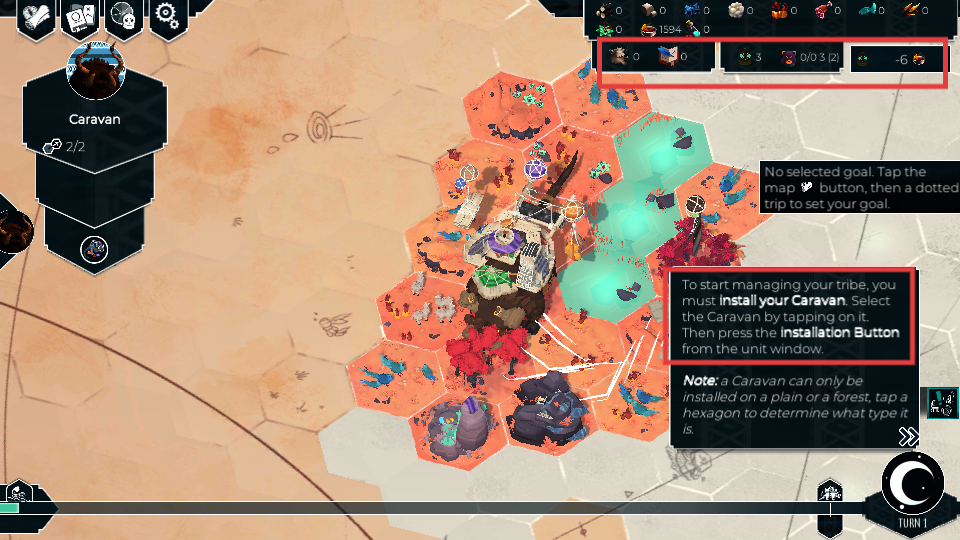Open the skull disc icon tab
960x540 pixels.
pos(124,18)
